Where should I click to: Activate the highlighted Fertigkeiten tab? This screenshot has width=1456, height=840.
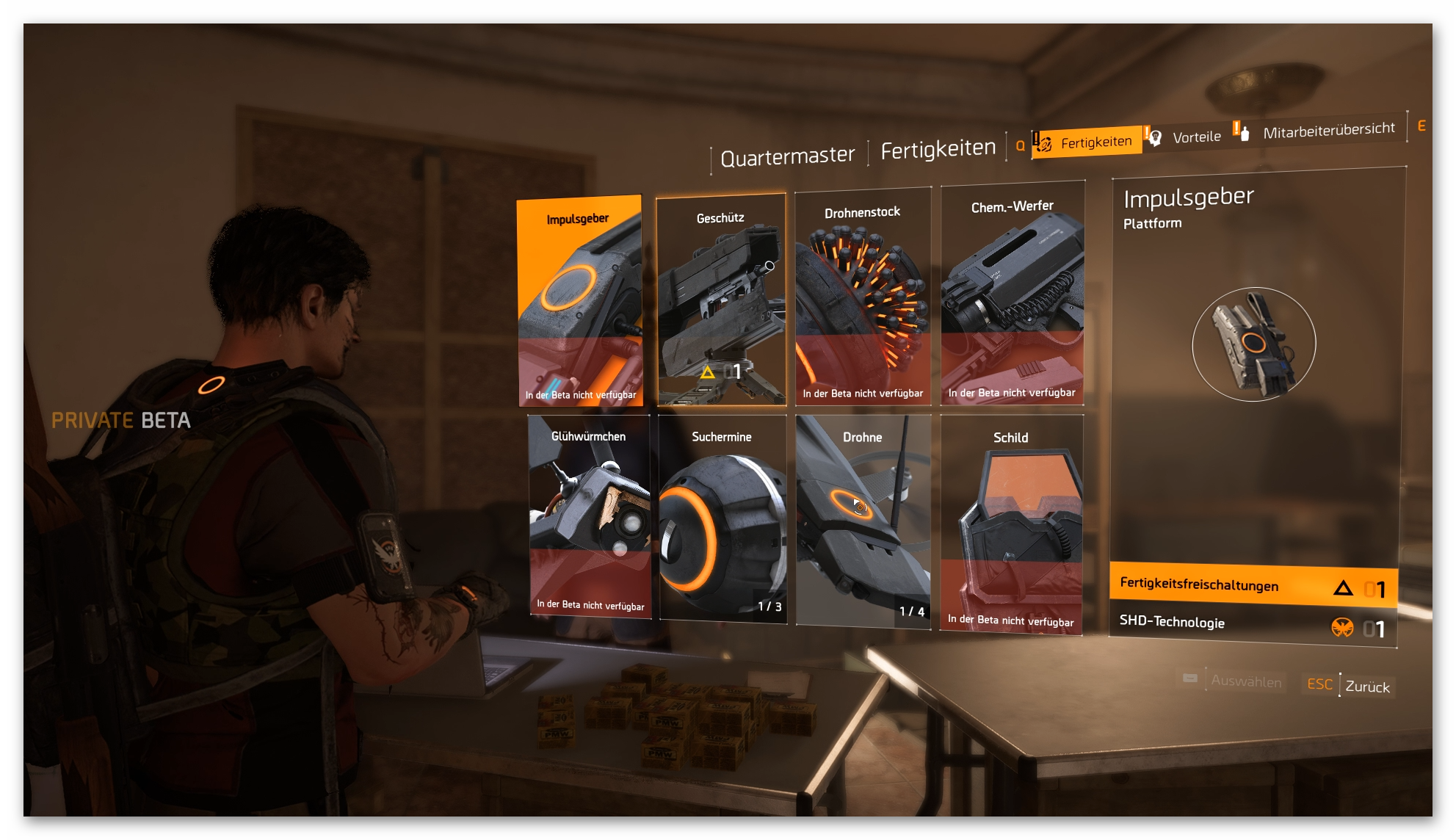pyautogui.click(x=1087, y=142)
